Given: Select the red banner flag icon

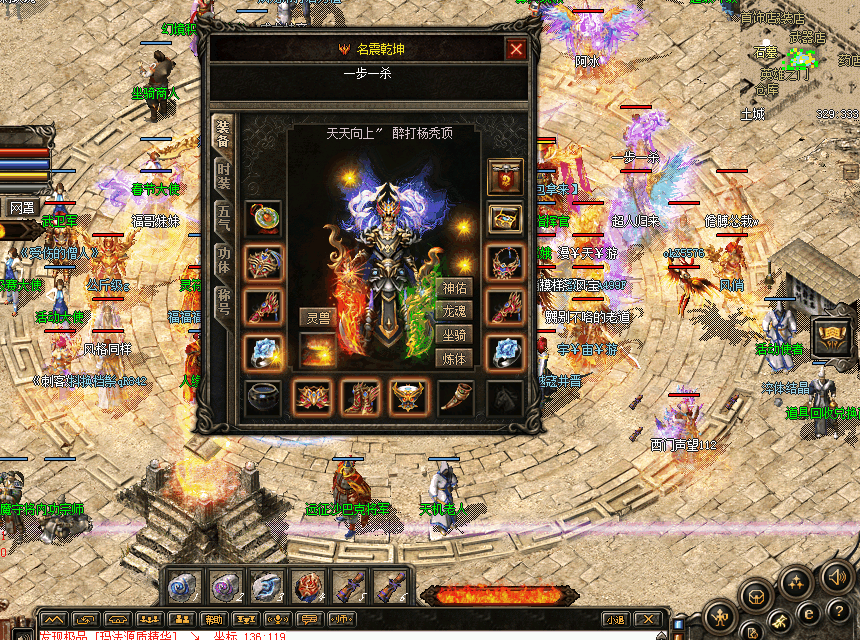Looking at the screenshot, I should (x=505, y=177).
